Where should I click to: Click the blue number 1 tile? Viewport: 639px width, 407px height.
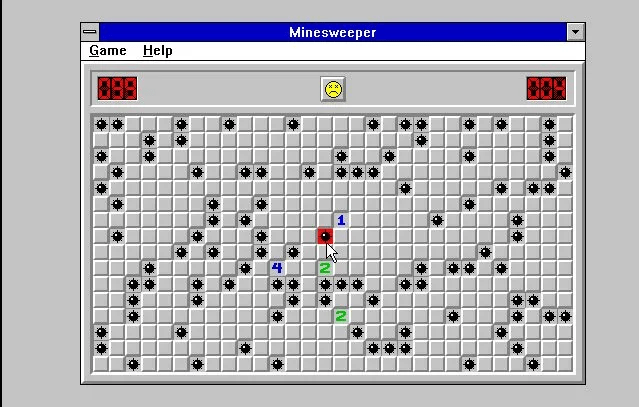[x=341, y=220]
